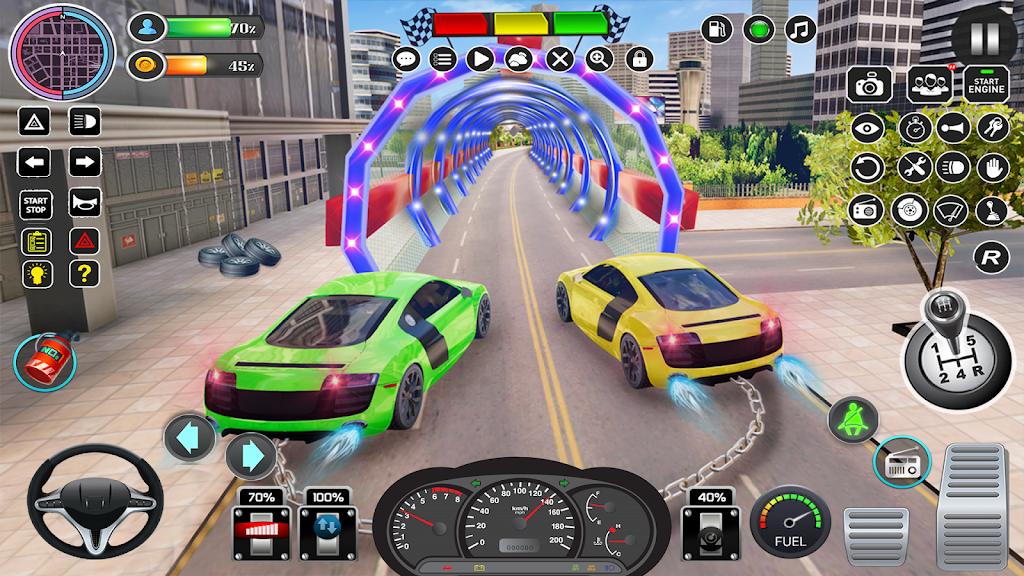The width and height of the screenshot is (1024, 576).
Task: Select the R reverse button
Action: 990,258
